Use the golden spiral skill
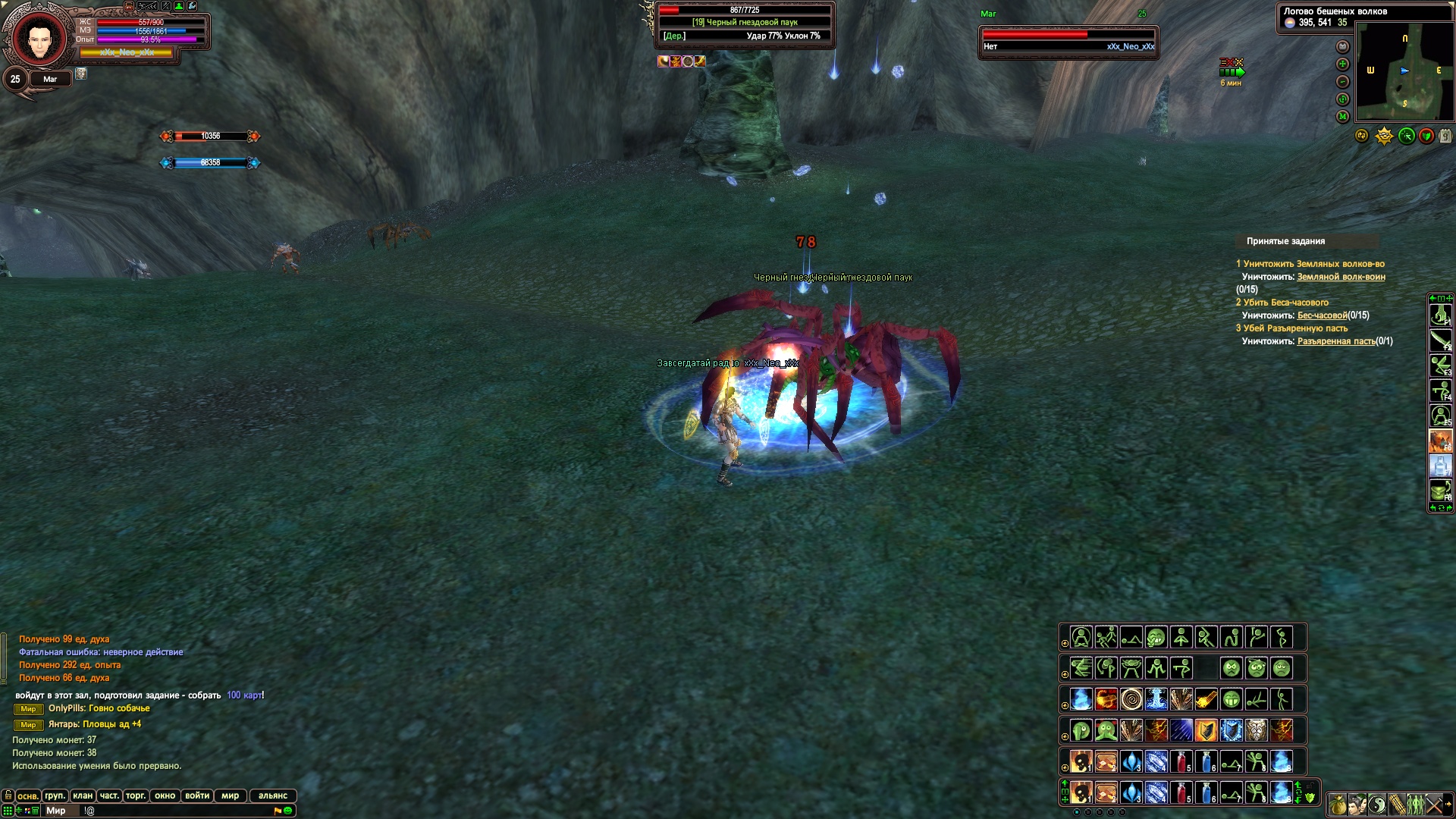This screenshot has width=1456, height=819. [x=1131, y=698]
